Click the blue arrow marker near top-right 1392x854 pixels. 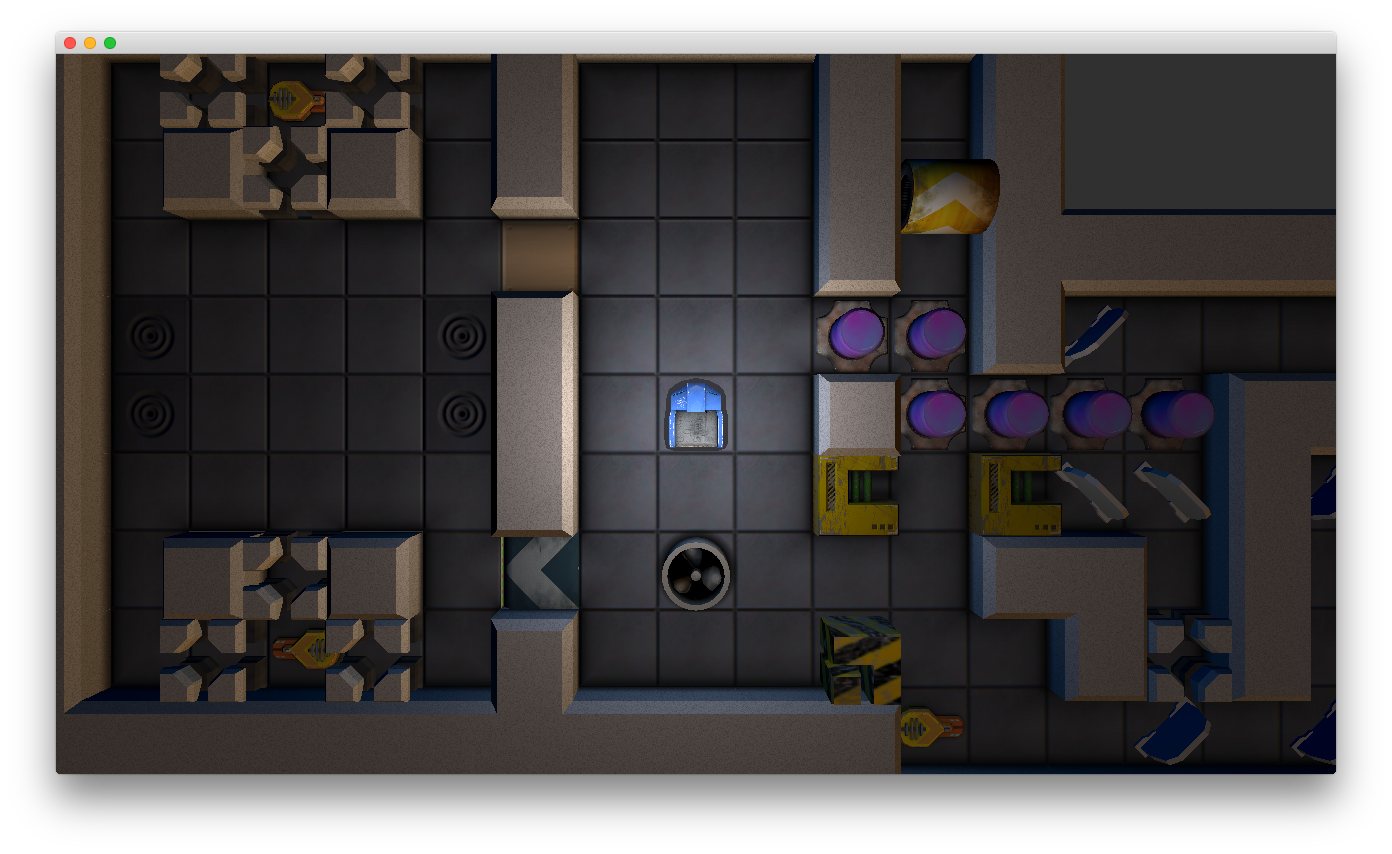tap(1095, 330)
